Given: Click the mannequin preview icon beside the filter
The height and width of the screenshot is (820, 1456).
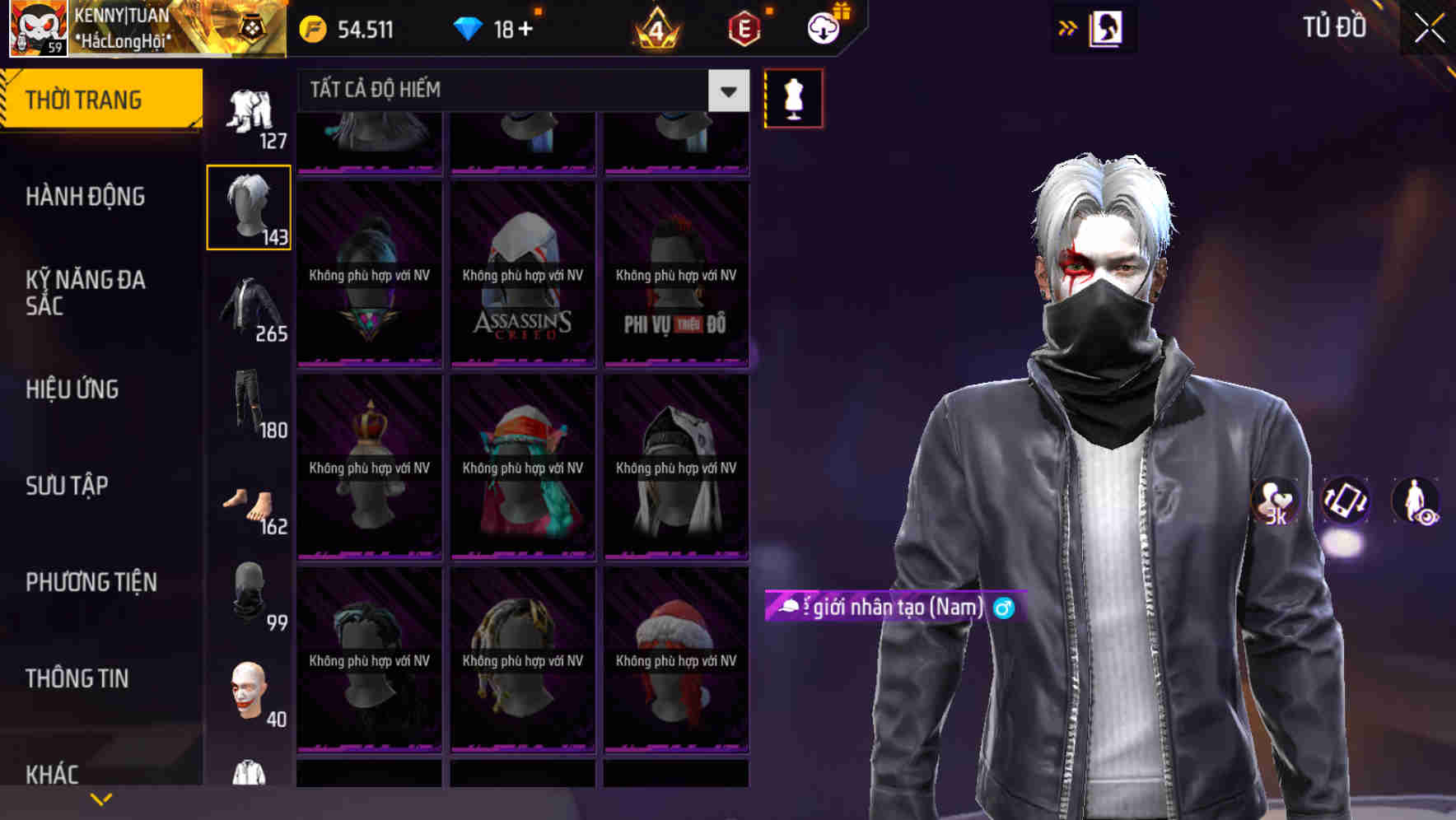Looking at the screenshot, I should (793, 97).
